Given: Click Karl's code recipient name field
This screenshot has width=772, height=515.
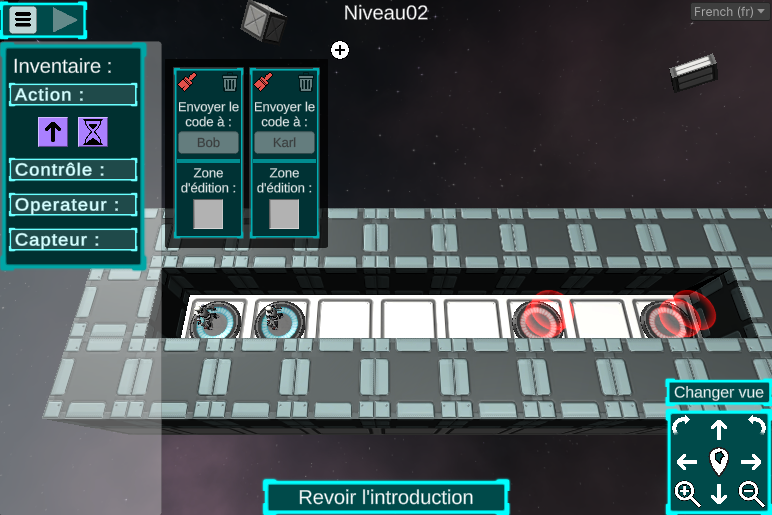Looking at the screenshot, I should click(x=284, y=143).
